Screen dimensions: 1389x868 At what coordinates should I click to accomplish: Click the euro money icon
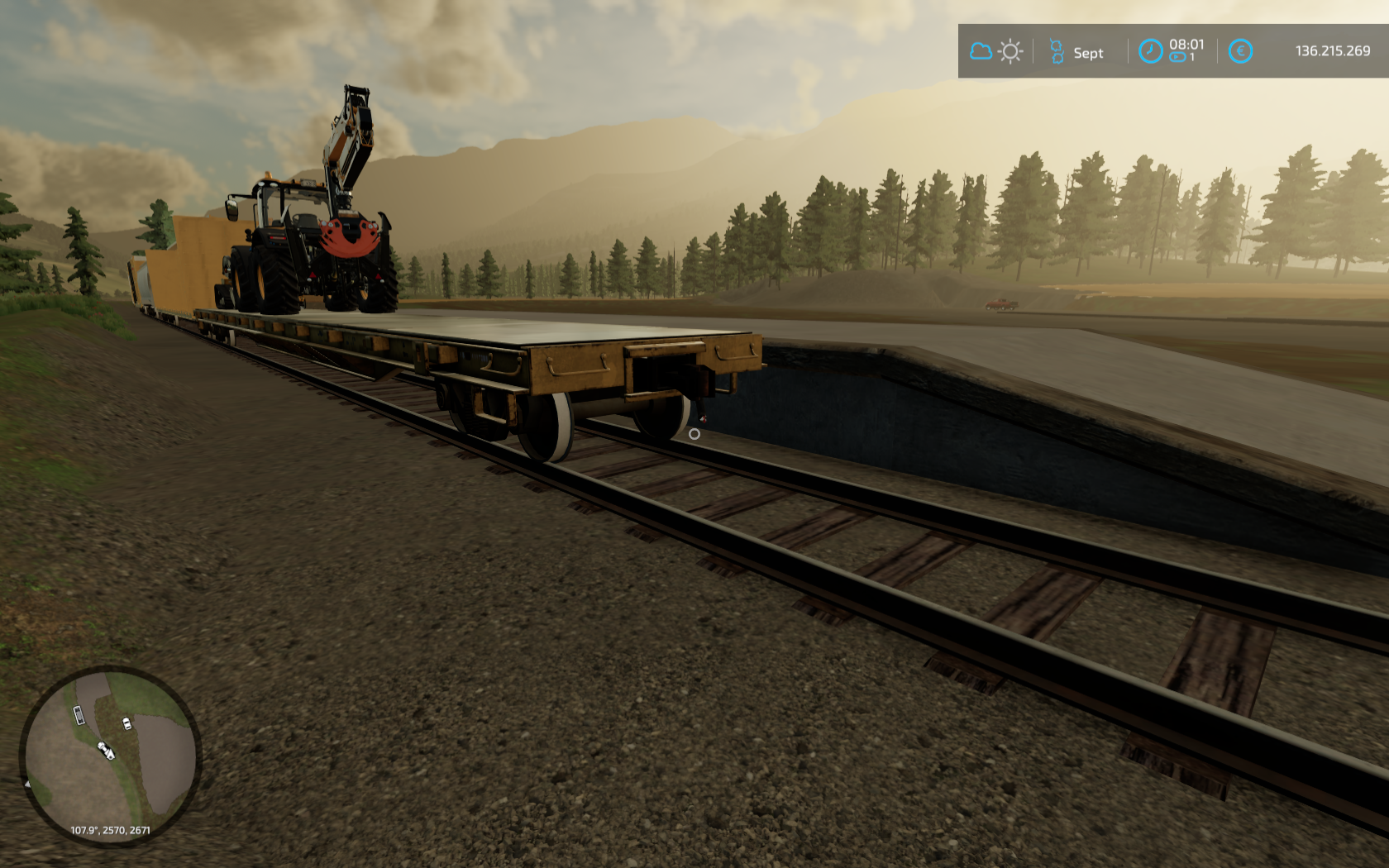pos(1239,51)
